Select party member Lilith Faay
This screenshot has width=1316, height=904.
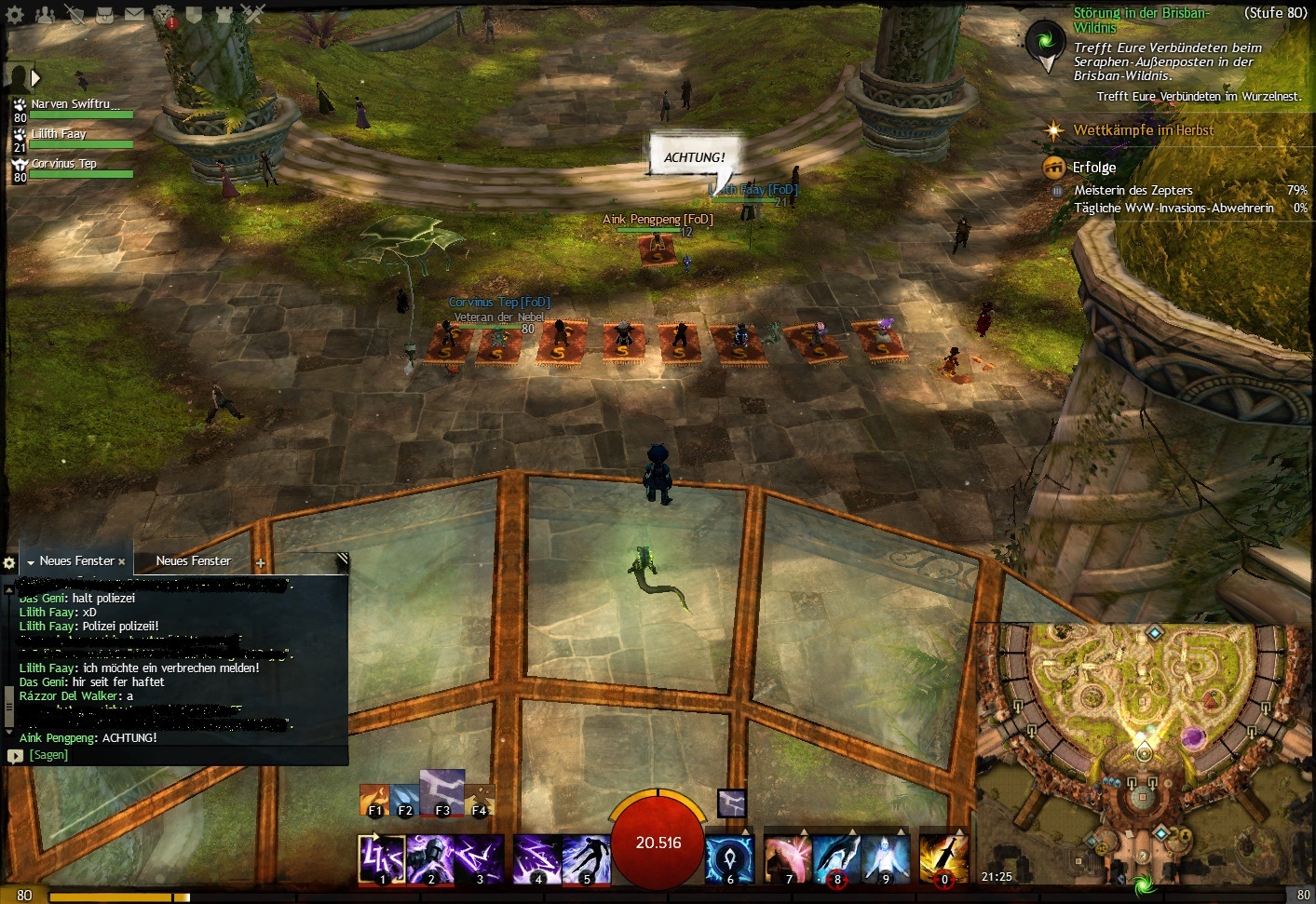pos(59,135)
